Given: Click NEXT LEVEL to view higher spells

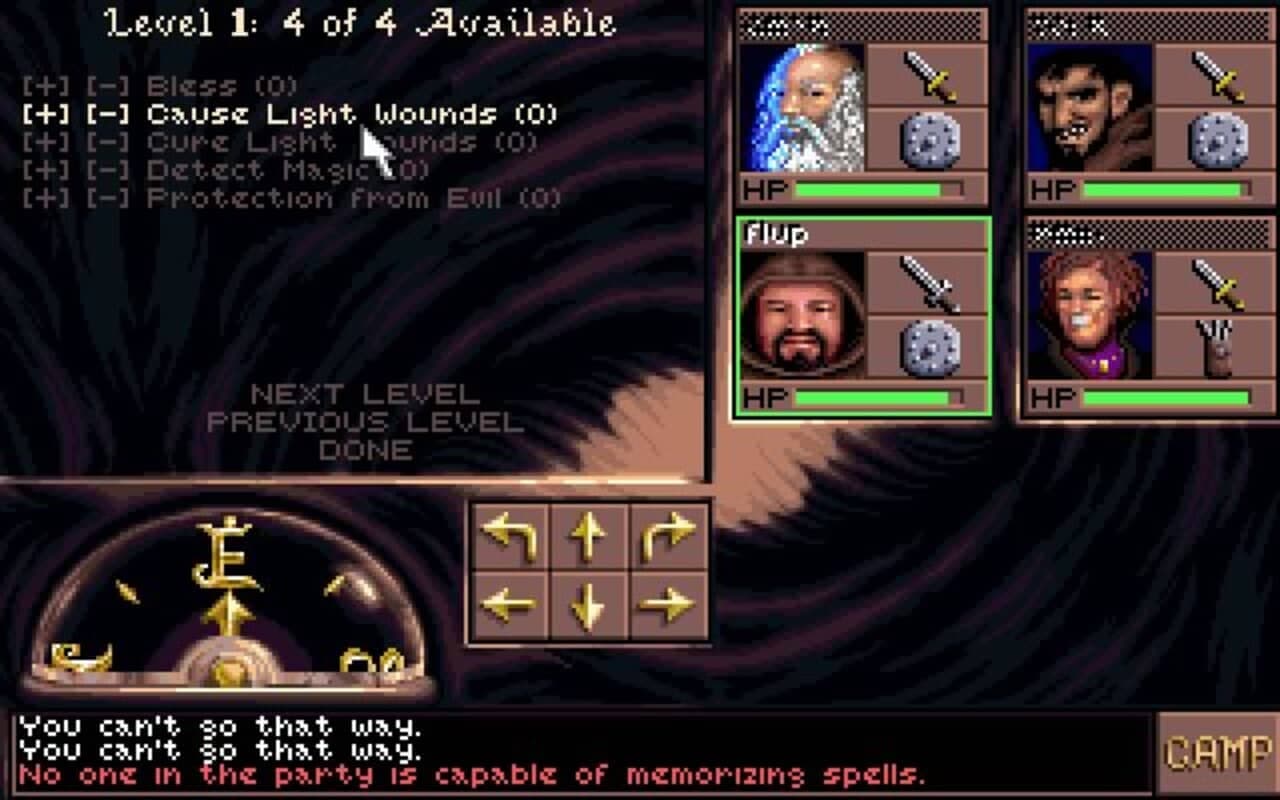Looking at the screenshot, I should [x=362, y=392].
